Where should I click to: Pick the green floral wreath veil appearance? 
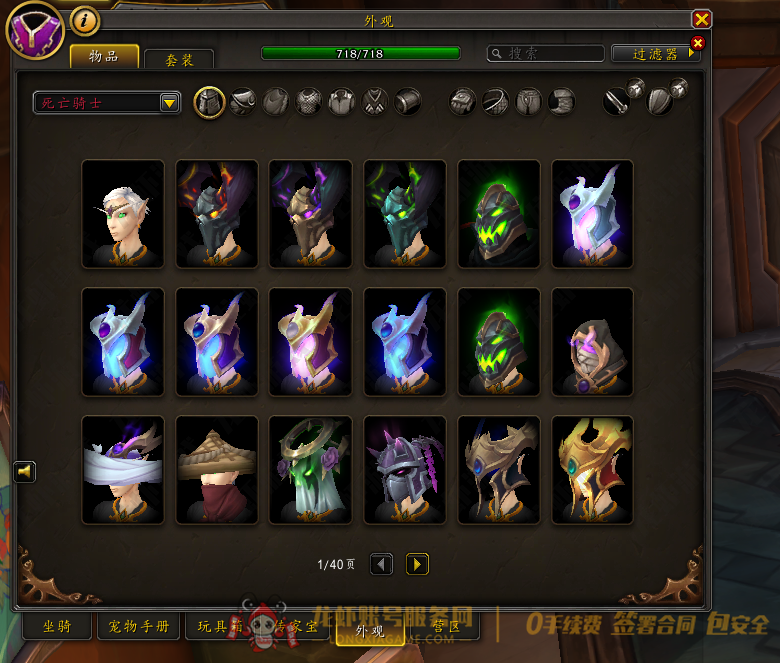[x=311, y=470]
